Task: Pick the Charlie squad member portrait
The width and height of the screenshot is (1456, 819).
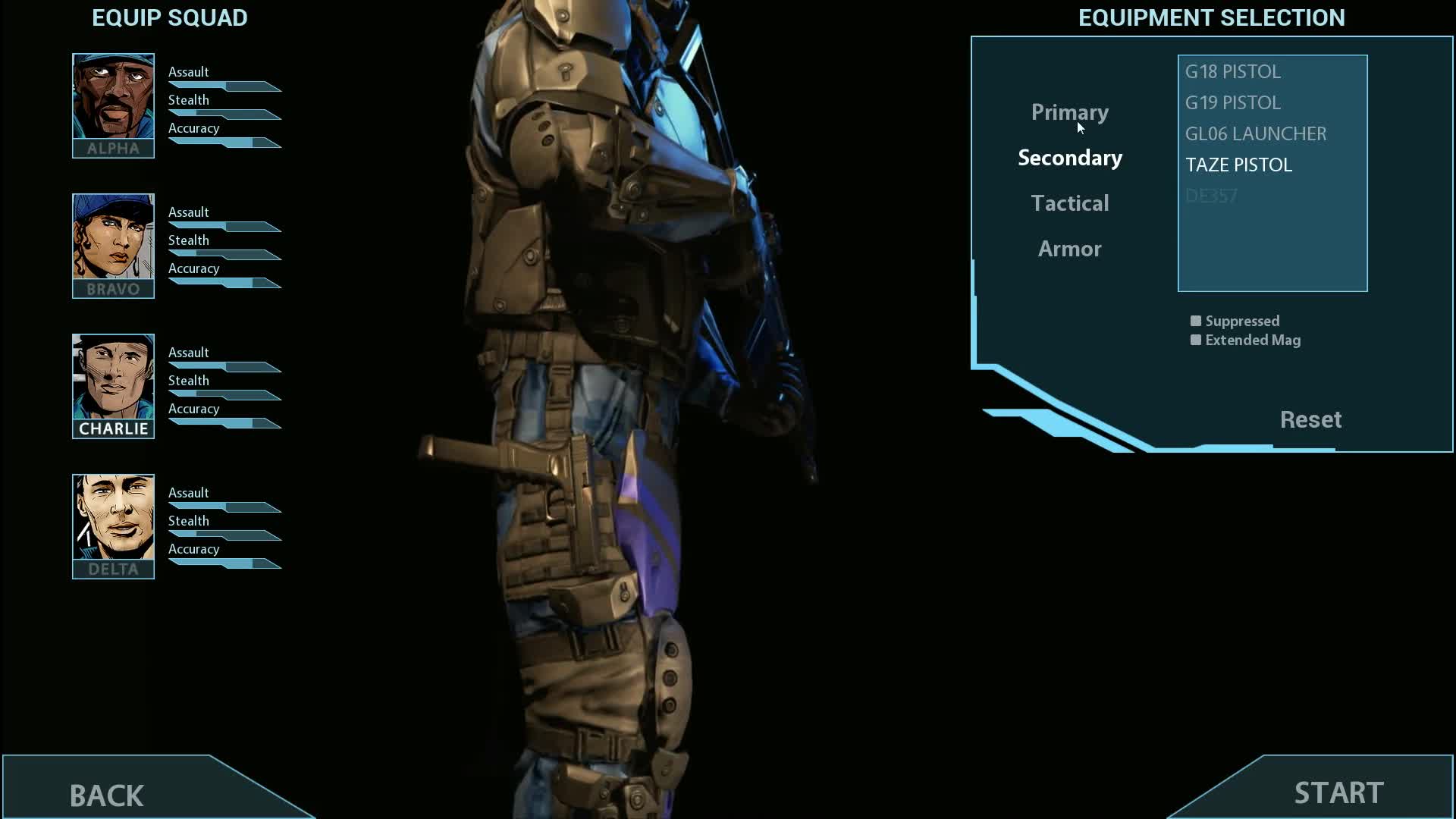Action: pyautogui.click(x=113, y=385)
